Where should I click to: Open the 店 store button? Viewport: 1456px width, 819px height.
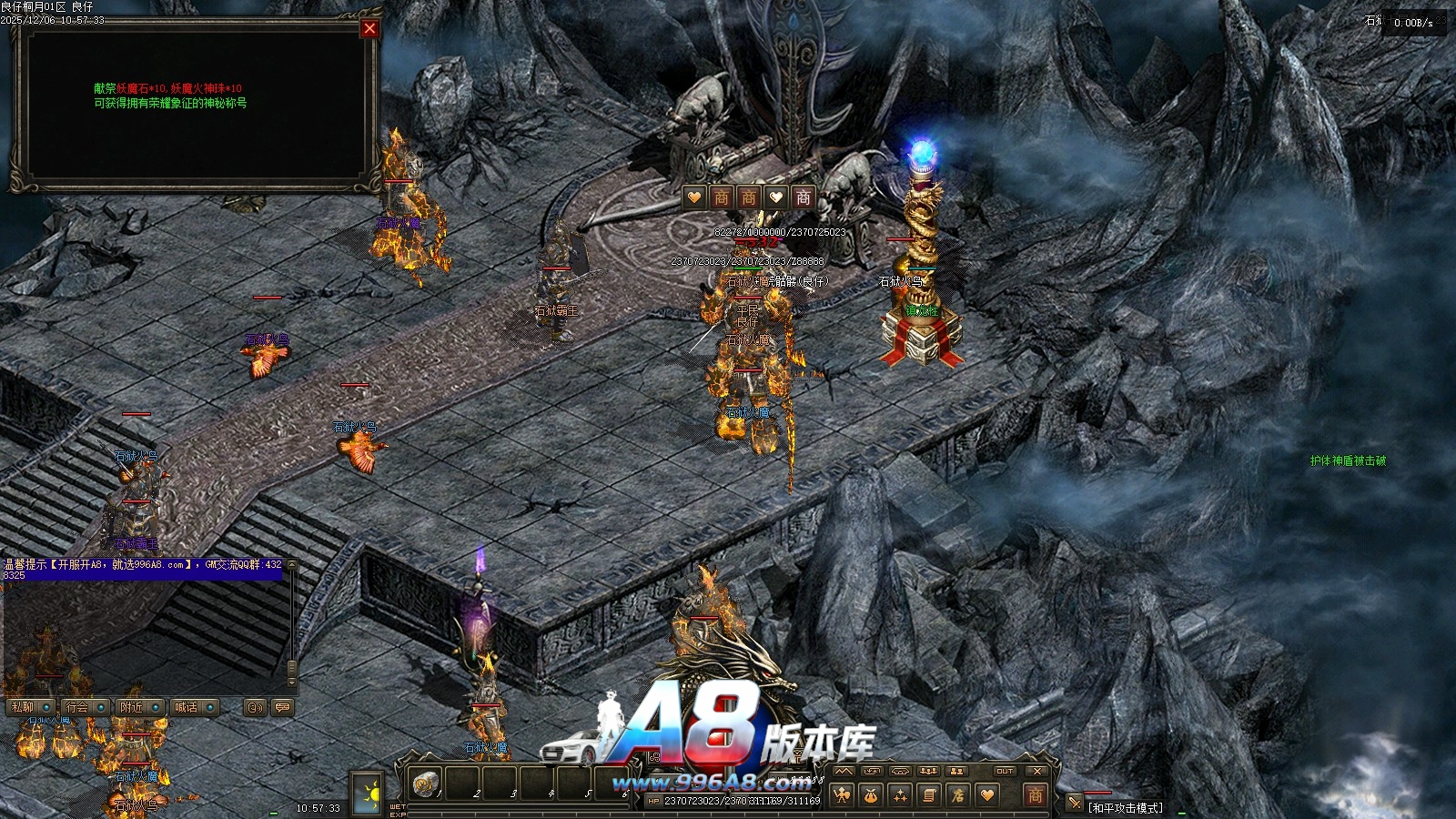(x=958, y=795)
